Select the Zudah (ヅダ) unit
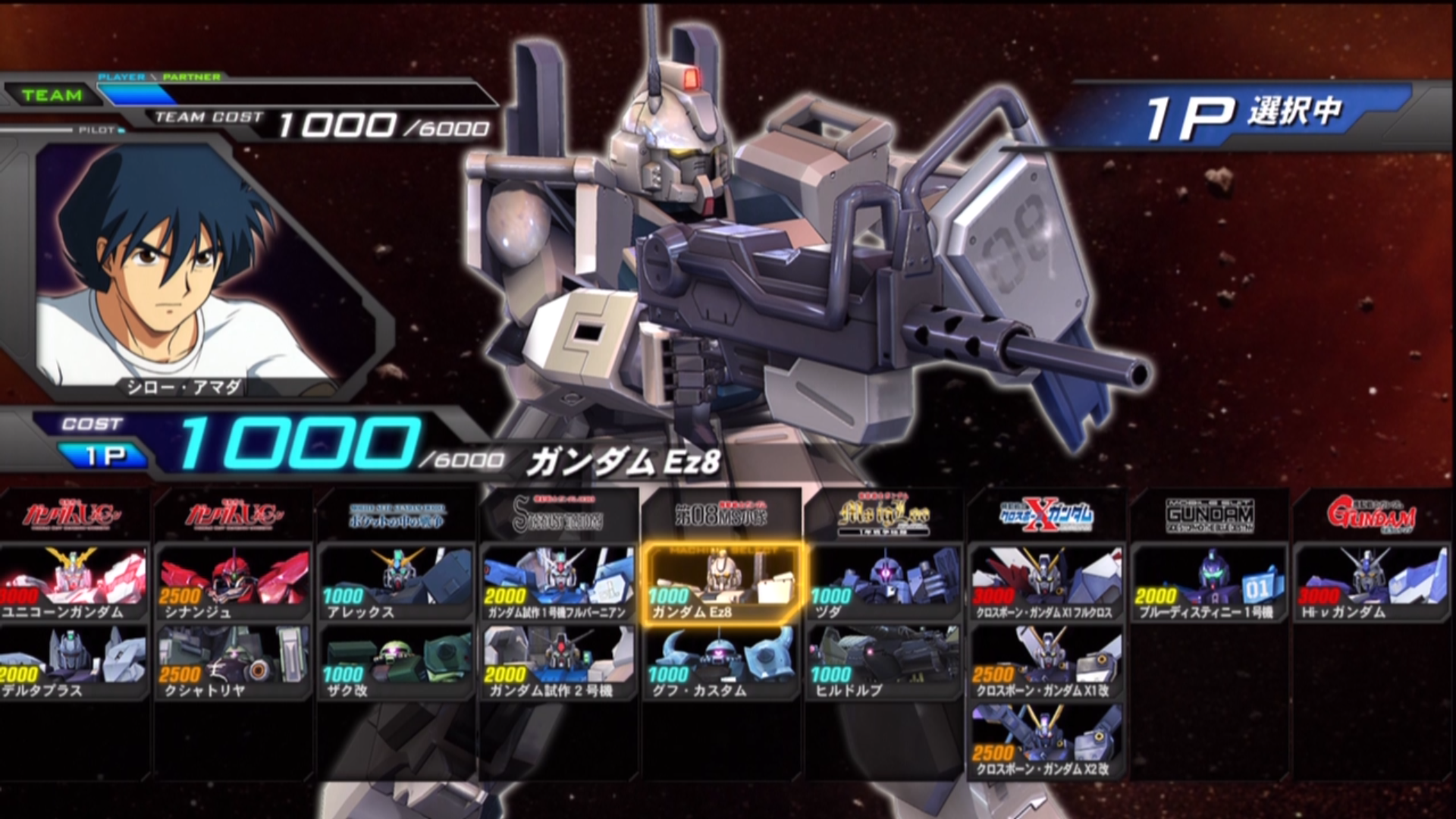Screen dimensions: 1456x819 point(884,582)
